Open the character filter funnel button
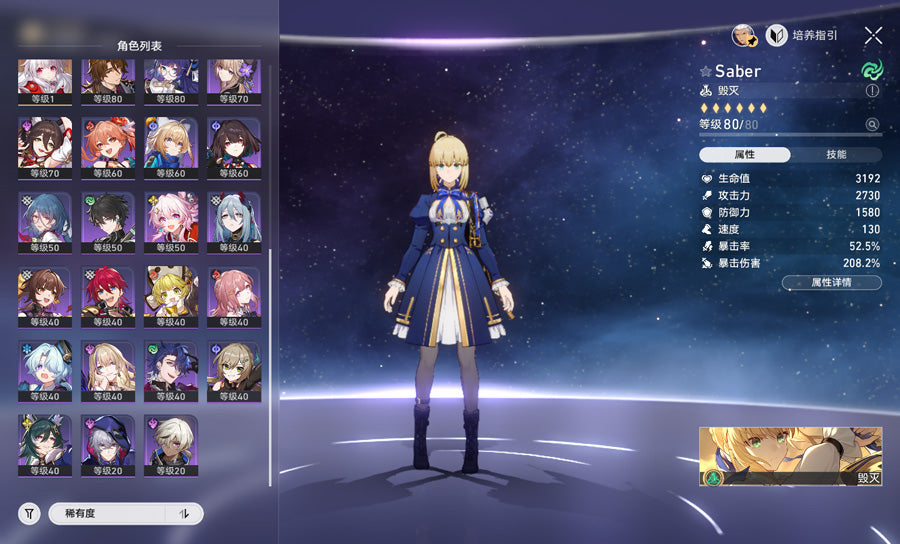Image resolution: width=900 pixels, height=544 pixels. (x=30, y=514)
